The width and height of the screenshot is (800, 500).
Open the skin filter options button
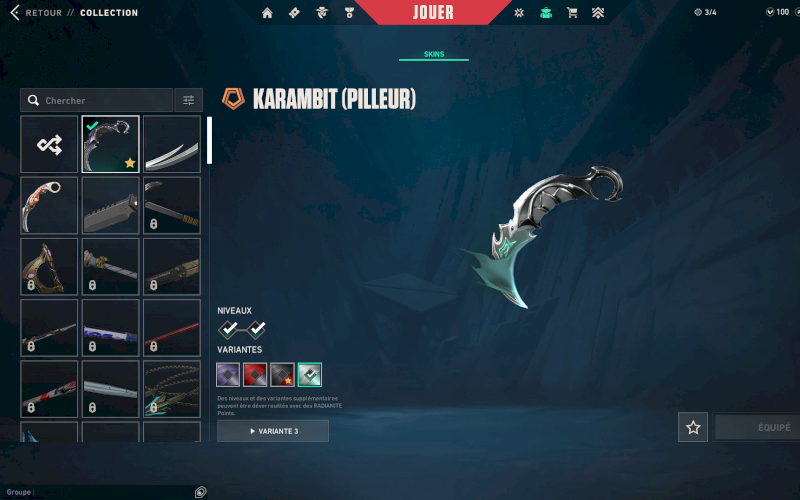click(188, 100)
